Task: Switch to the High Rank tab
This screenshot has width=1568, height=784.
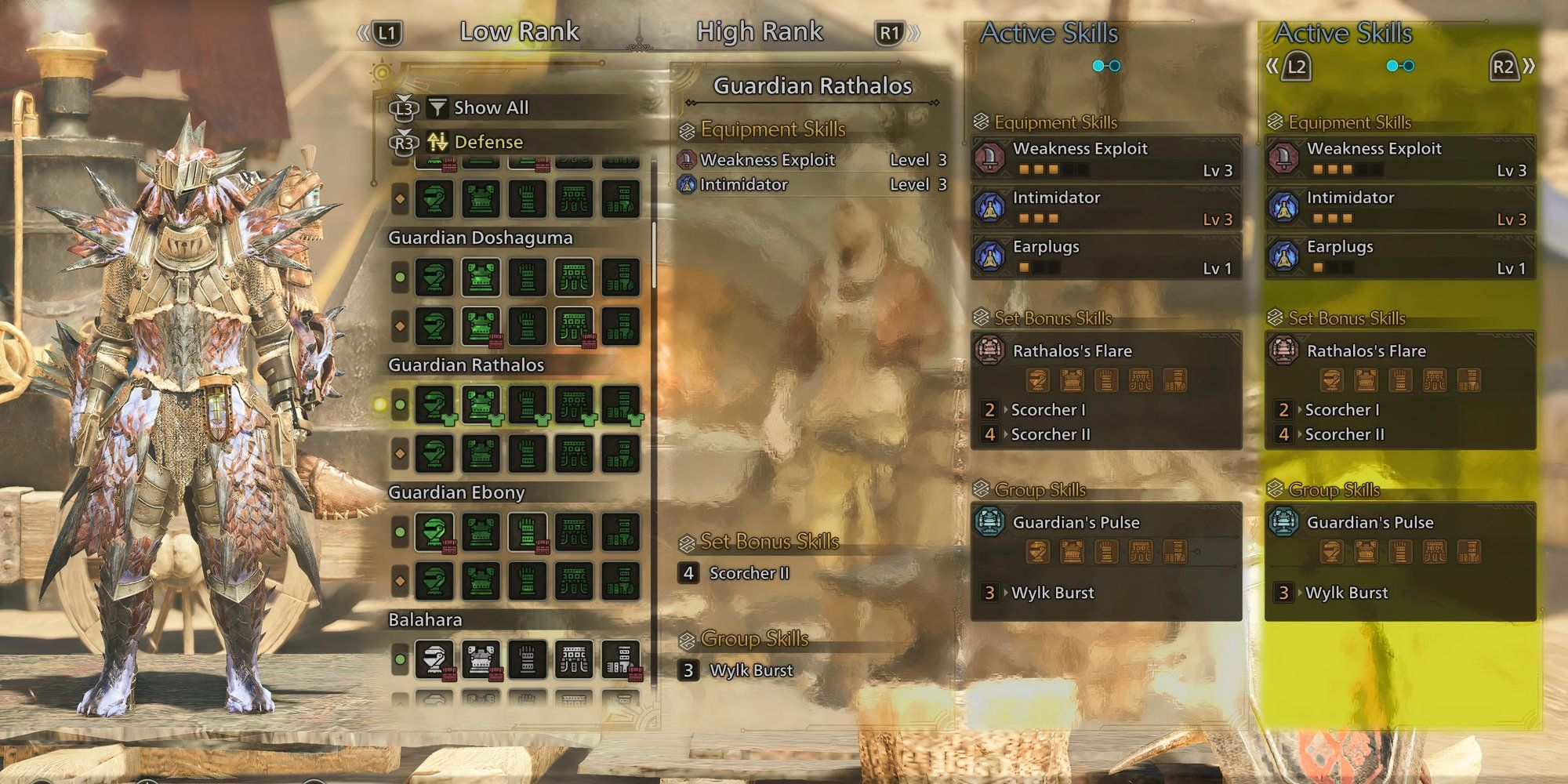Action: [760, 31]
